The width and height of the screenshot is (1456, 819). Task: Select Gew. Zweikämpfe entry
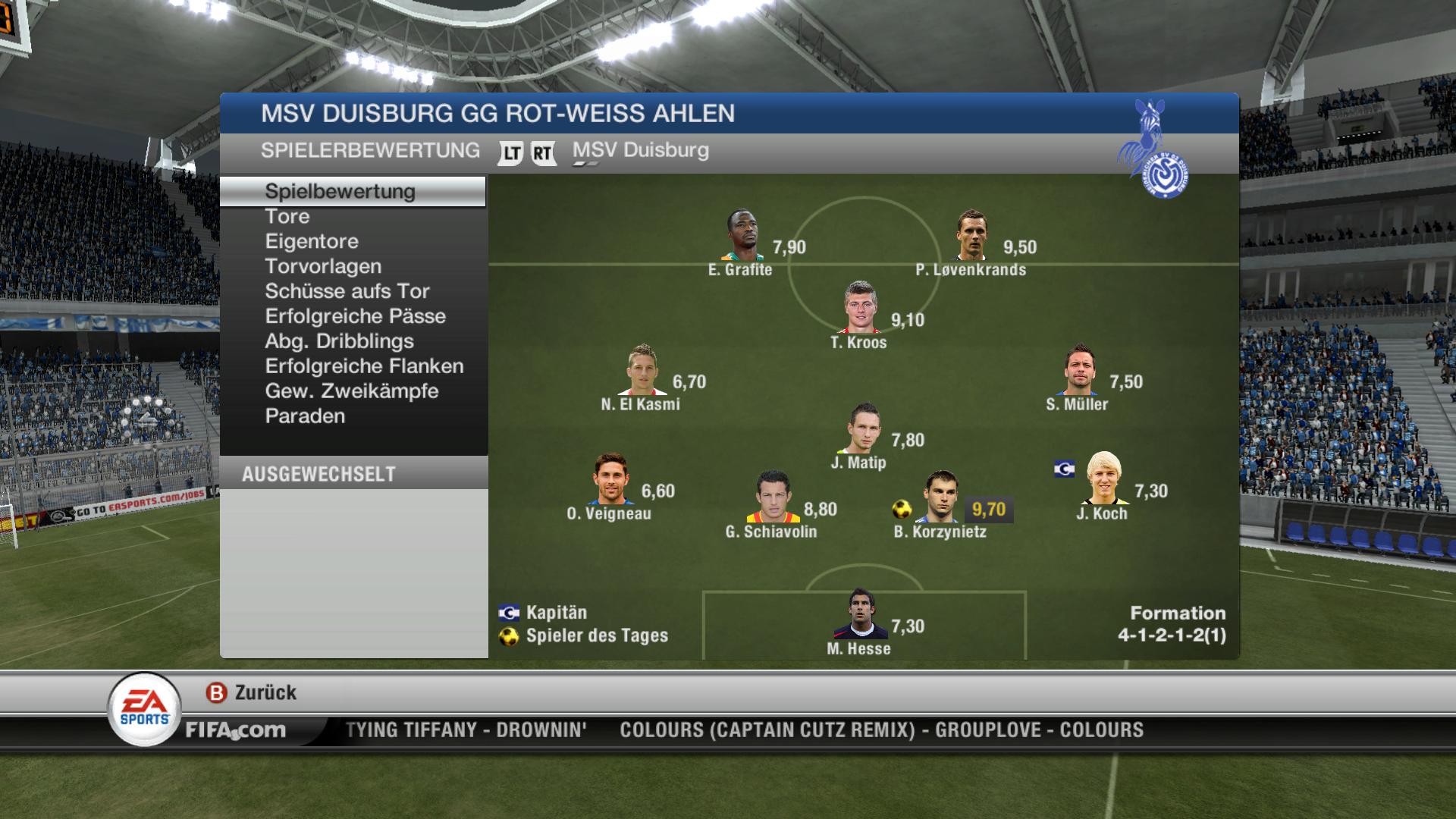coord(352,392)
